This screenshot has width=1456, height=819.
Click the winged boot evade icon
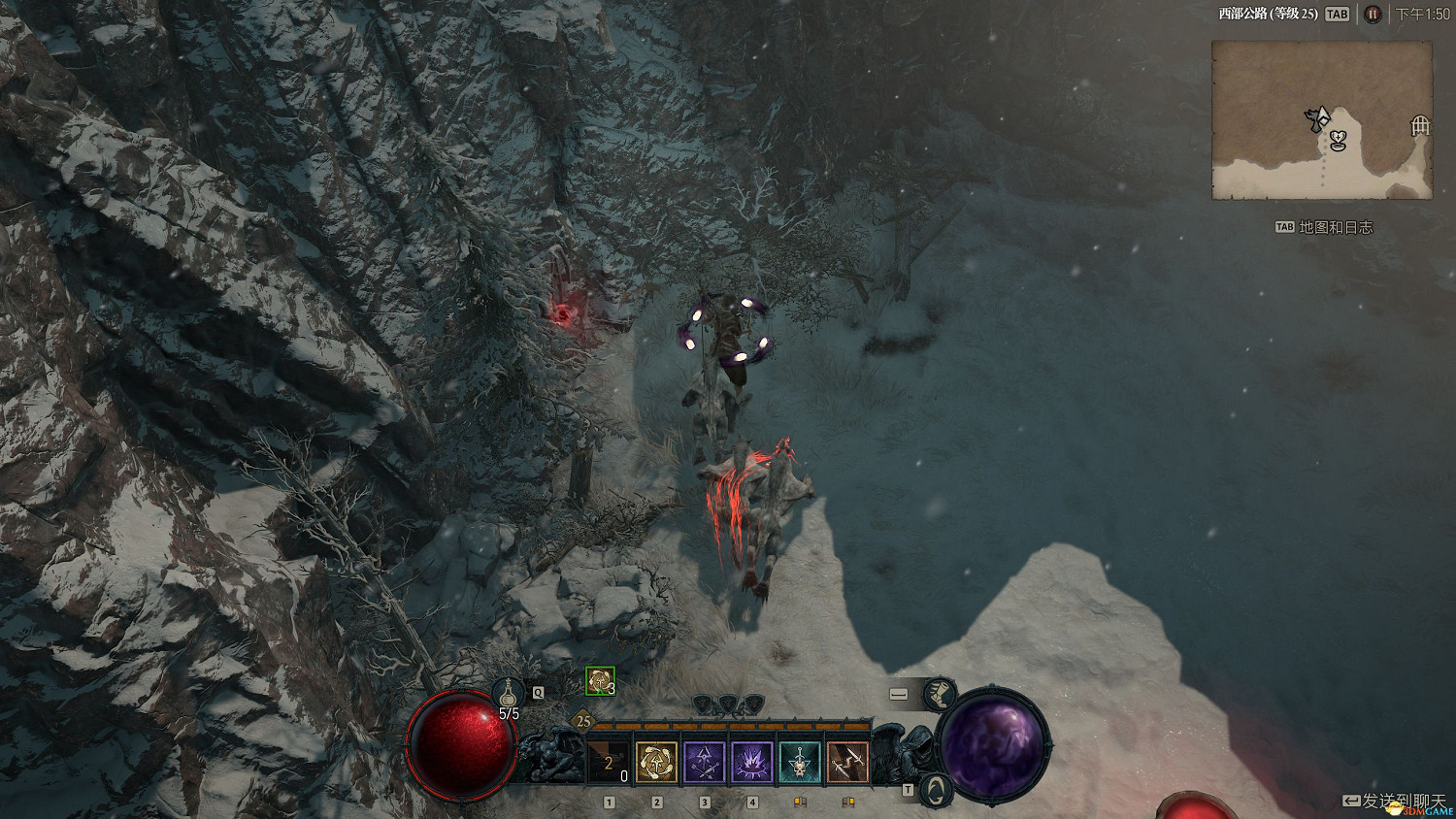[938, 694]
